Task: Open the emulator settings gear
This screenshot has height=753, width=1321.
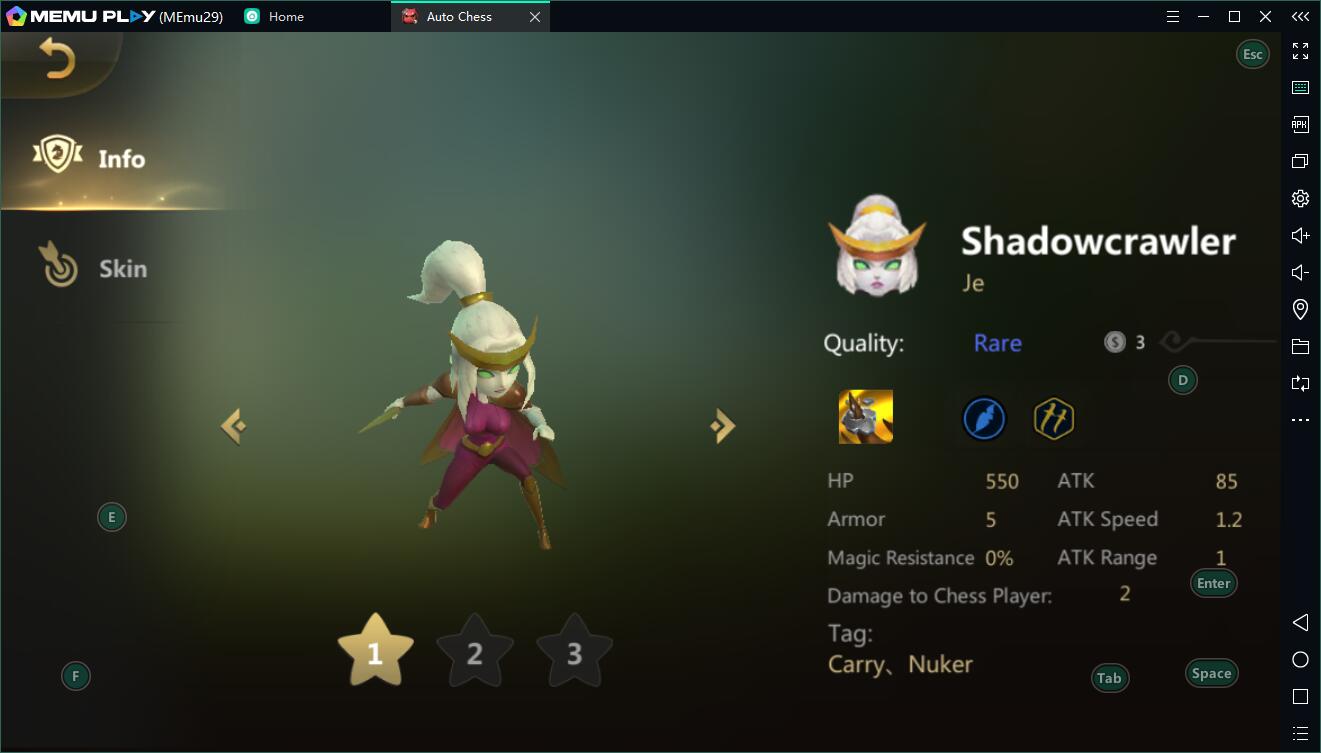Action: (x=1300, y=198)
